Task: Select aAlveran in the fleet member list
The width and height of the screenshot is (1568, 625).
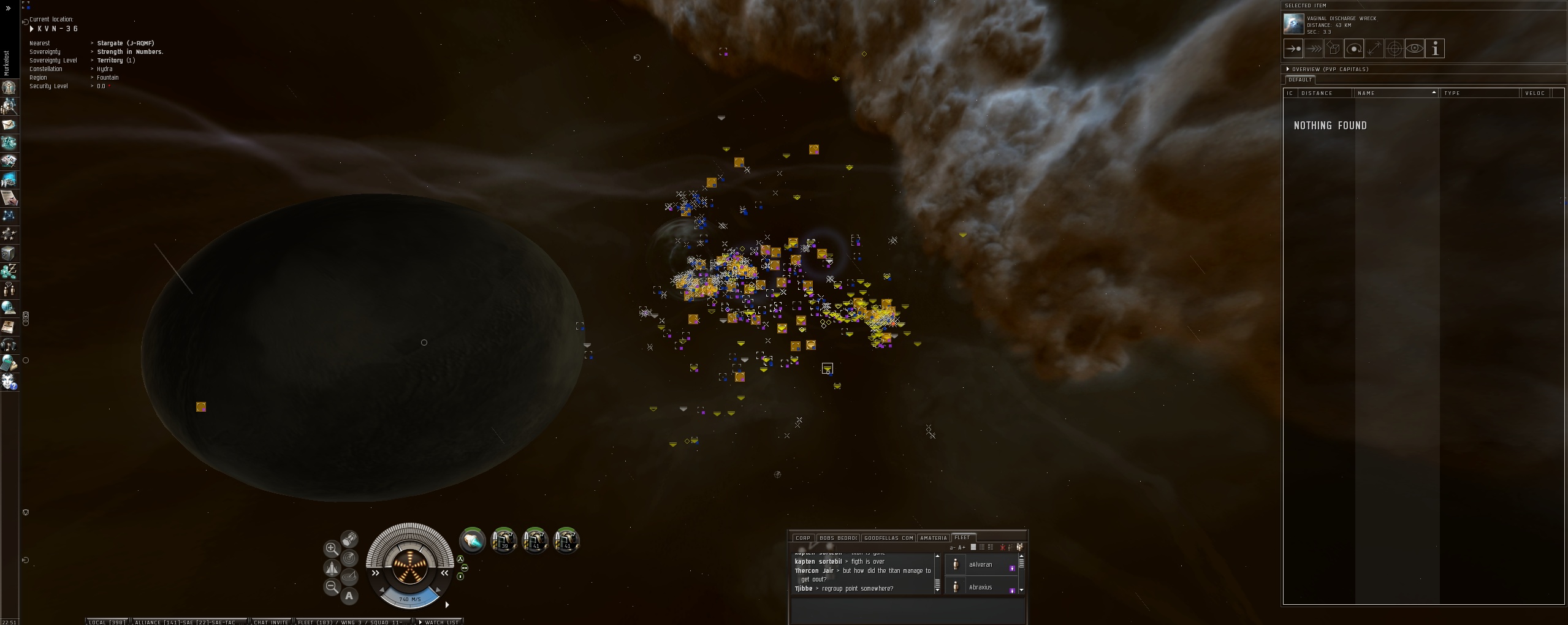Action: 980,565
